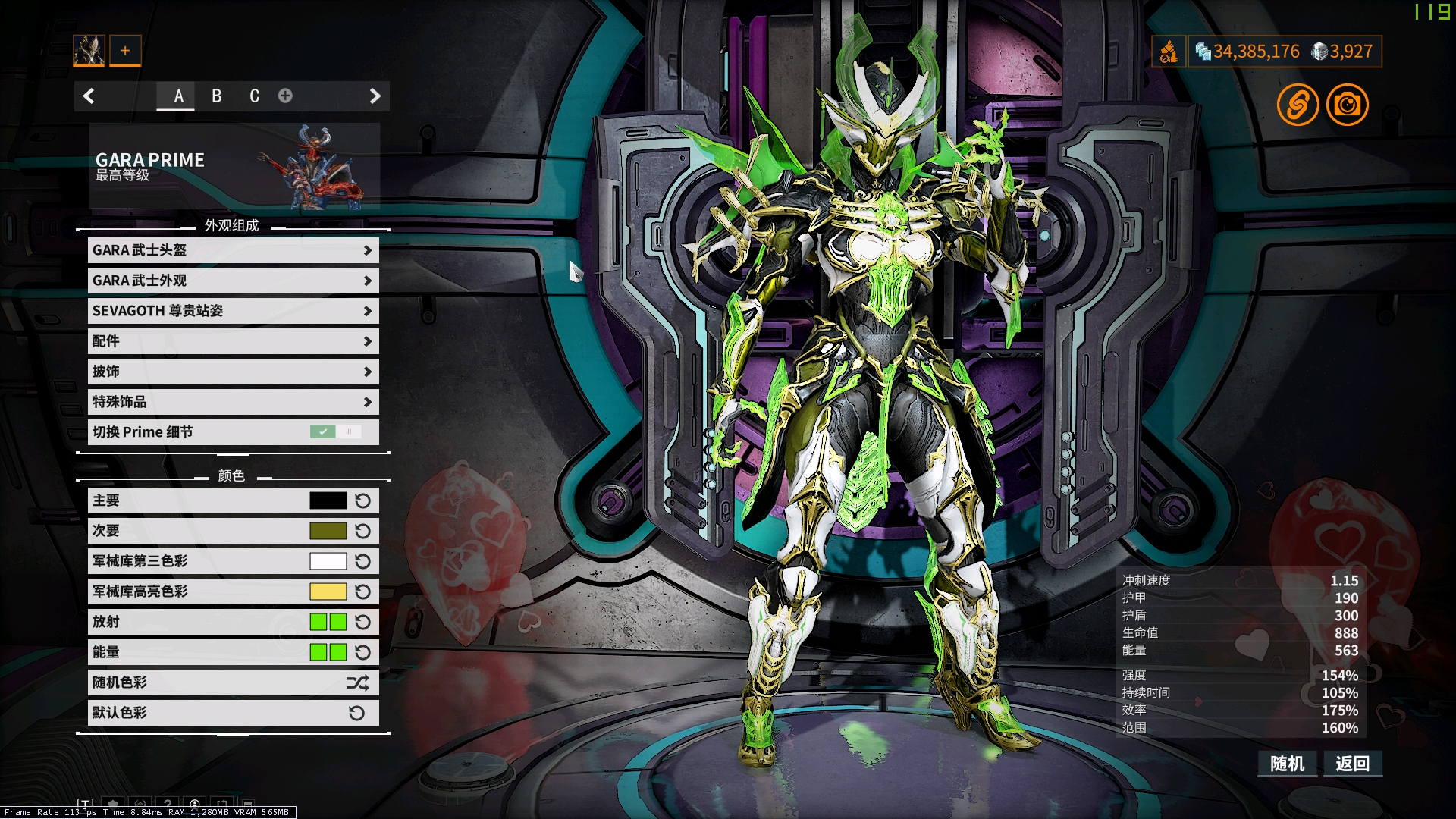The image size is (1456, 819).
Task: Switch to appearance config B
Action: [x=217, y=96]
